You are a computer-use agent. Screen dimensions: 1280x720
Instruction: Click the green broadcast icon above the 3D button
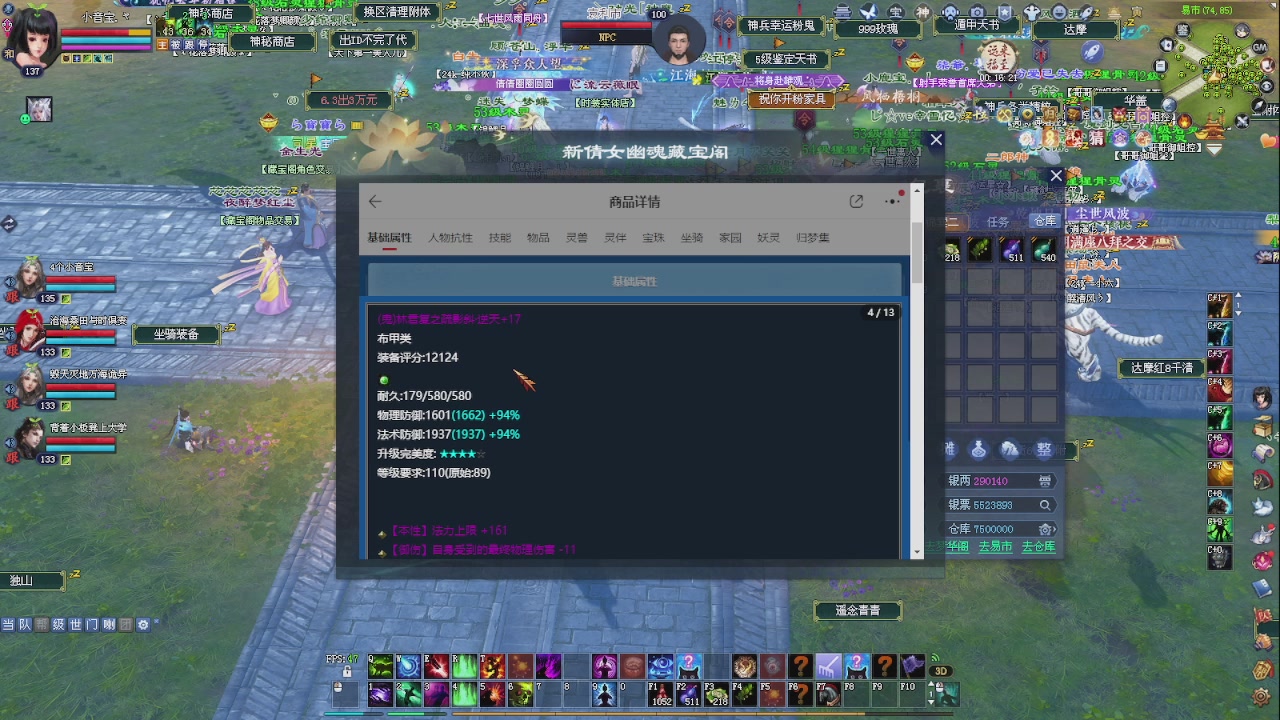935,658
